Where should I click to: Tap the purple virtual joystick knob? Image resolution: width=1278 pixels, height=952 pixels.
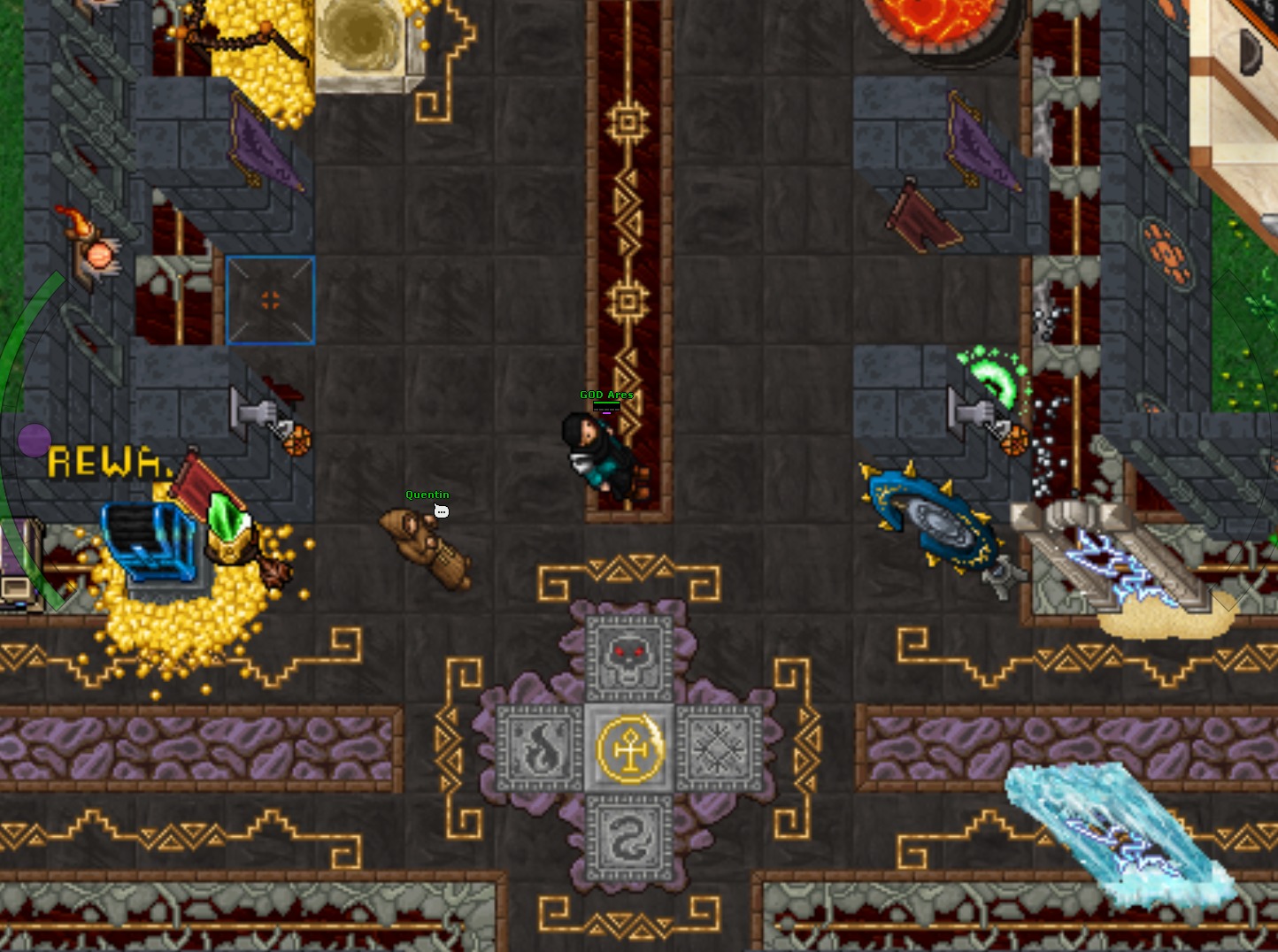pos(35,440)
